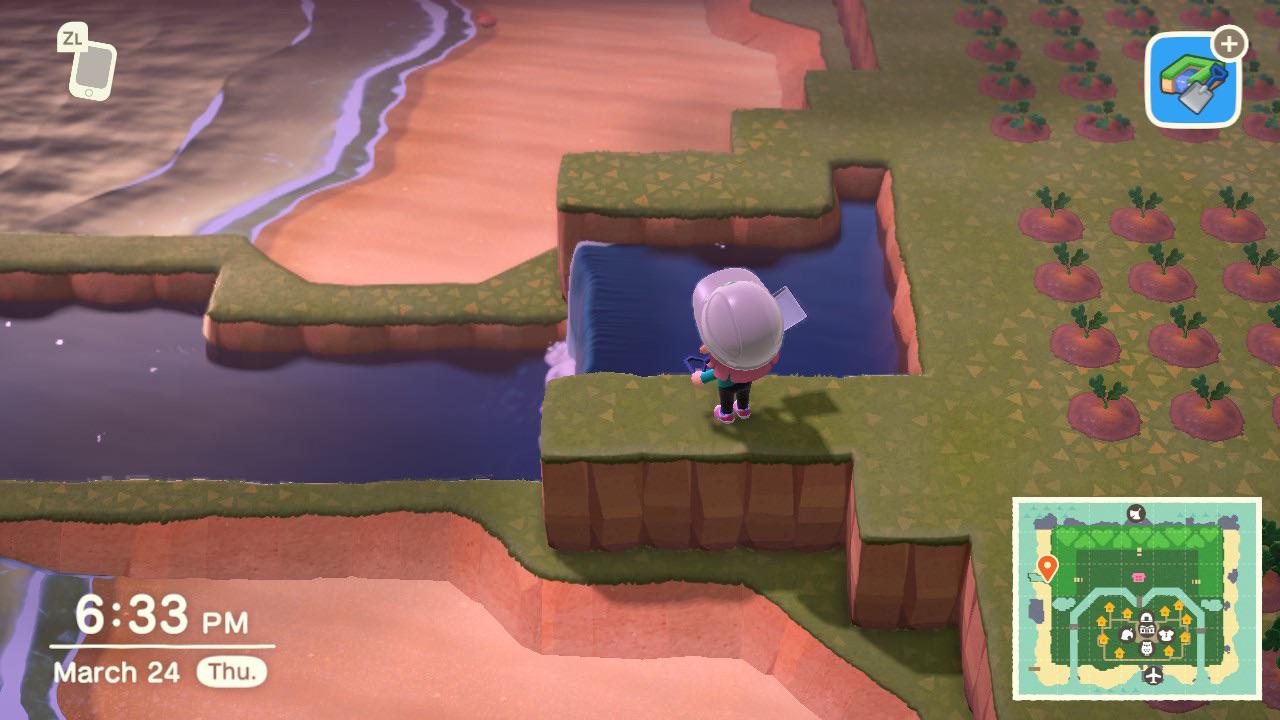This screenshot has height=720, width=1280.
Task: Click the pink plaza marker on the minimap
Action: coord(1138,577)
